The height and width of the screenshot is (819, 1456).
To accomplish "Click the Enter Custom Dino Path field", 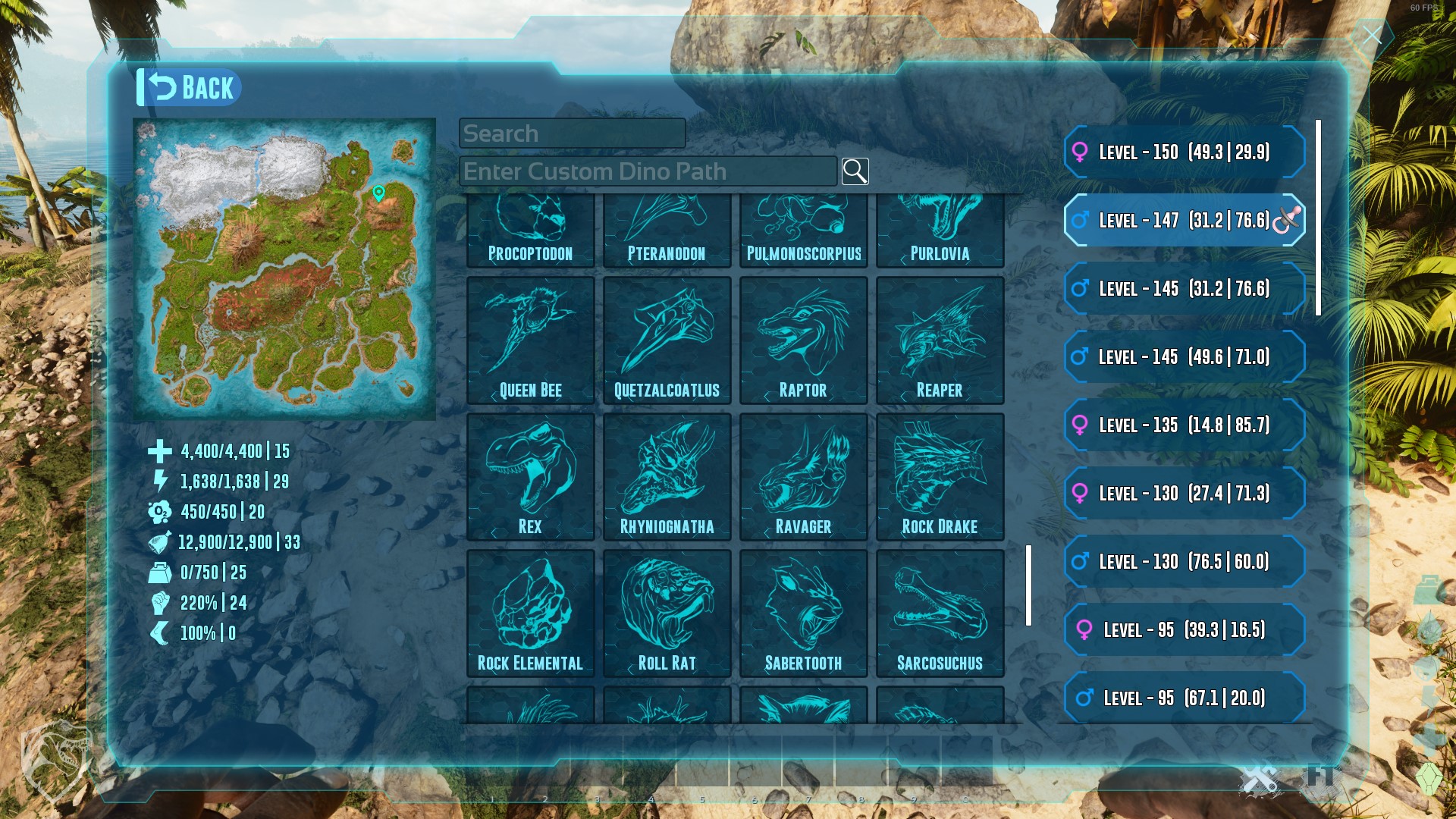I will (648, 171).
